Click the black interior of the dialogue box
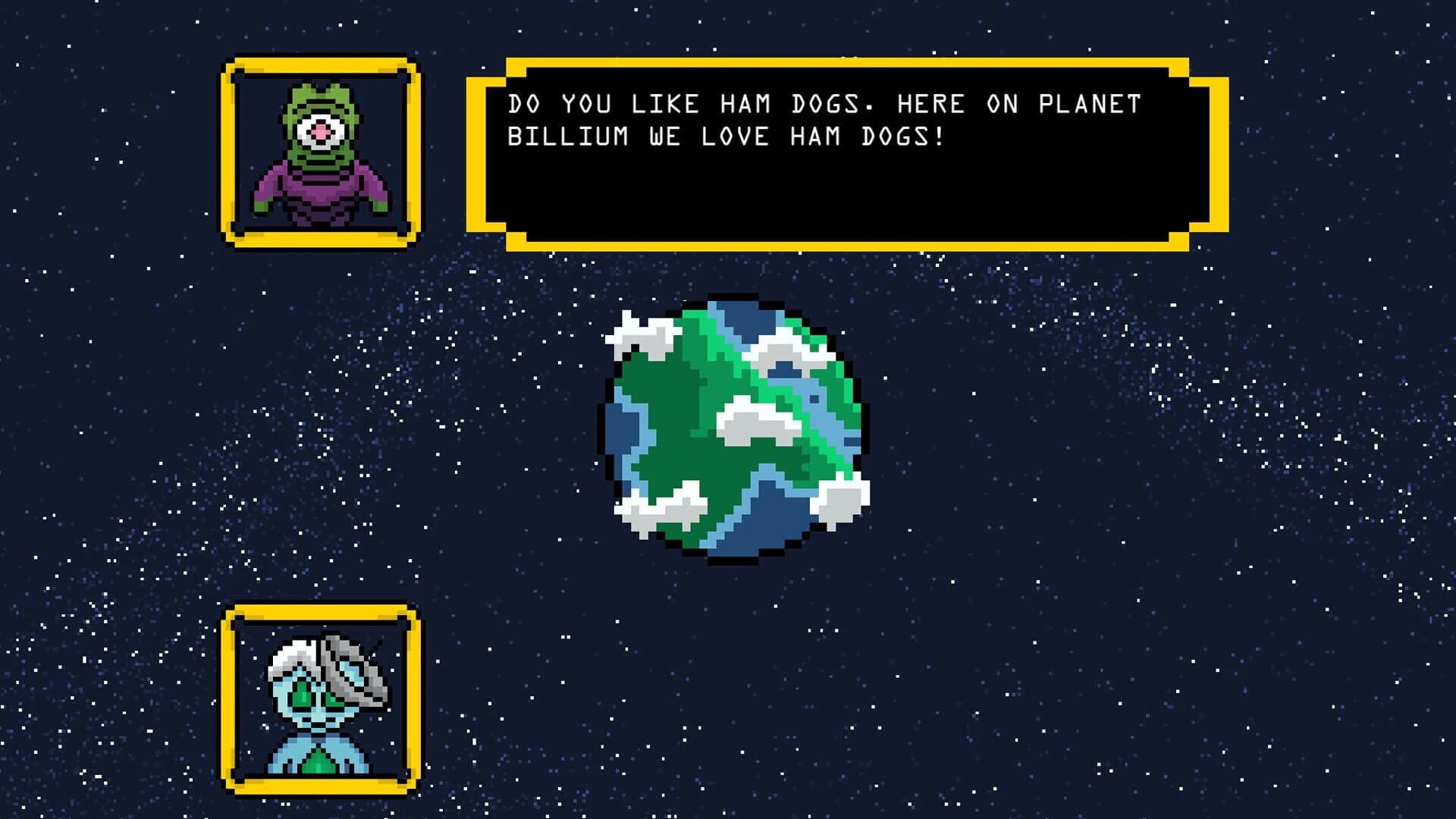 tap(834, 190)
